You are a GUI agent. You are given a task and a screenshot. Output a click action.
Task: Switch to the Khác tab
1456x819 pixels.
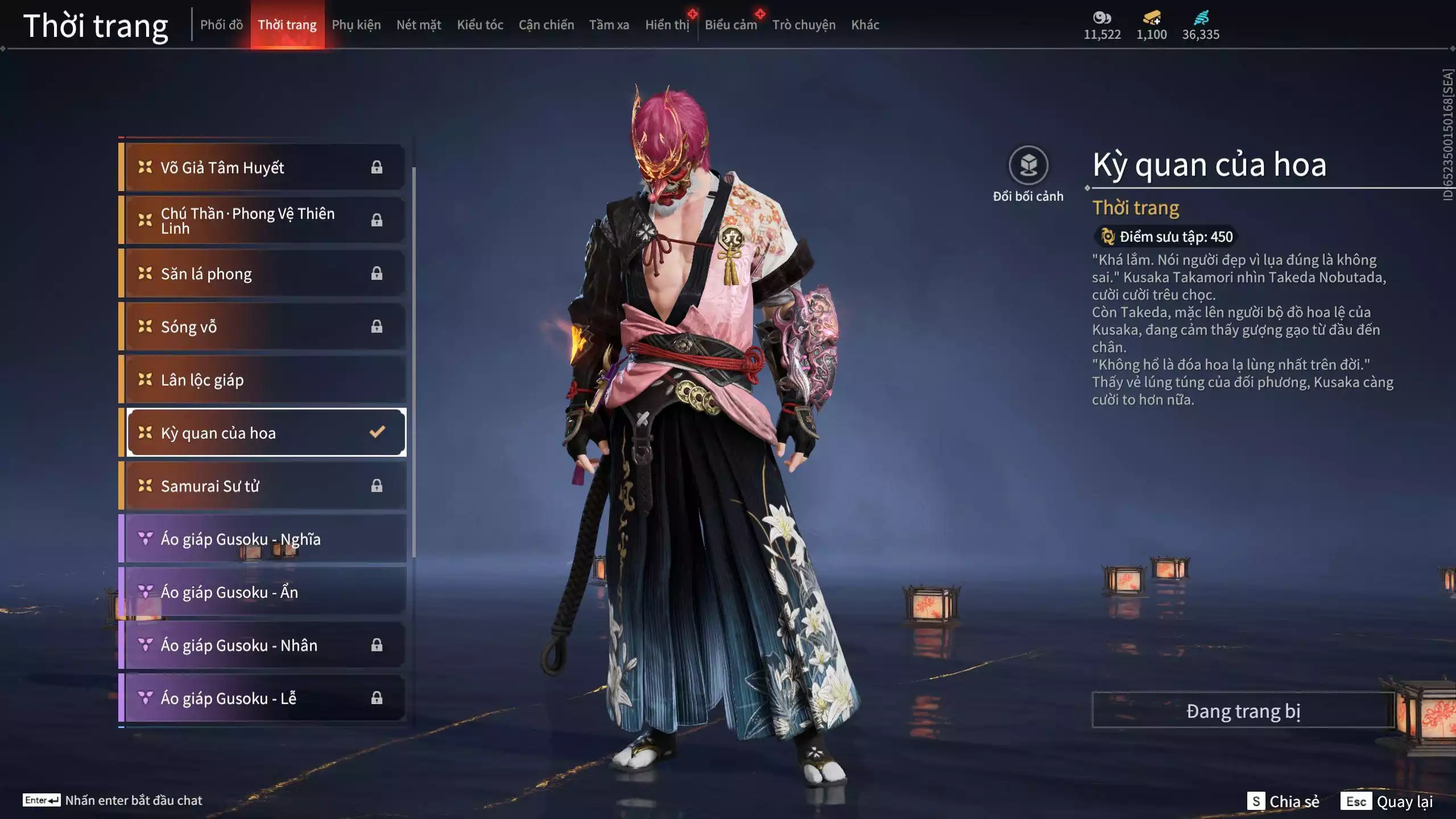pos(865,25)
